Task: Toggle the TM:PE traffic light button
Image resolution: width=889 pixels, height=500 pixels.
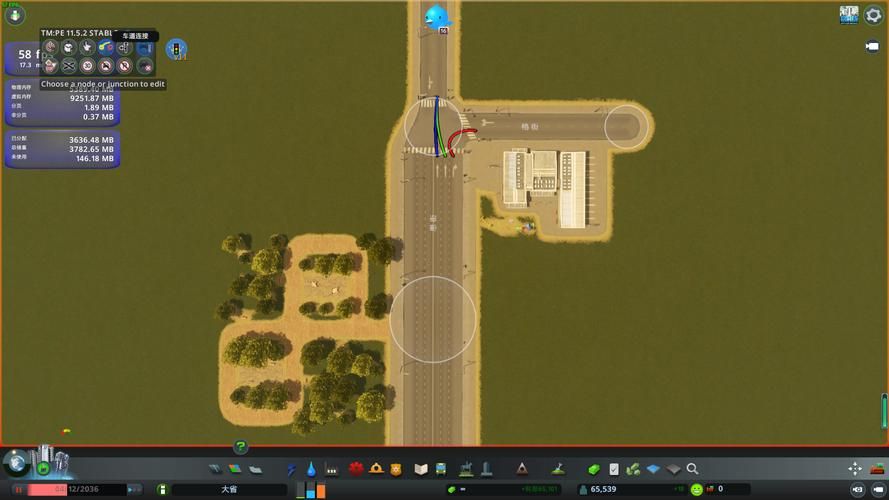Action: pyautogui.click(x=177, y=49)
